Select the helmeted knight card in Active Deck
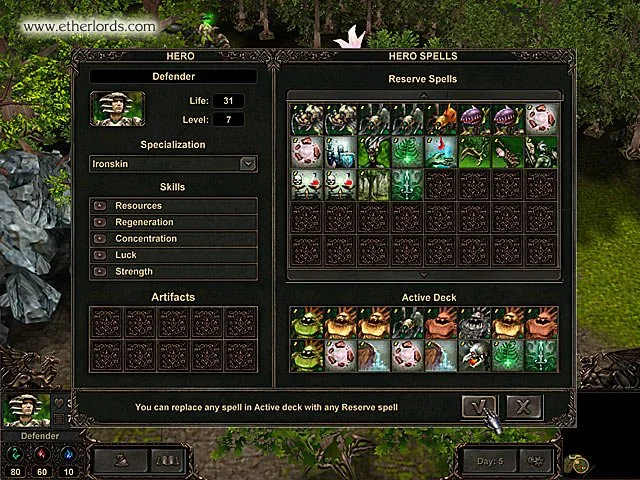 point(475,322)
